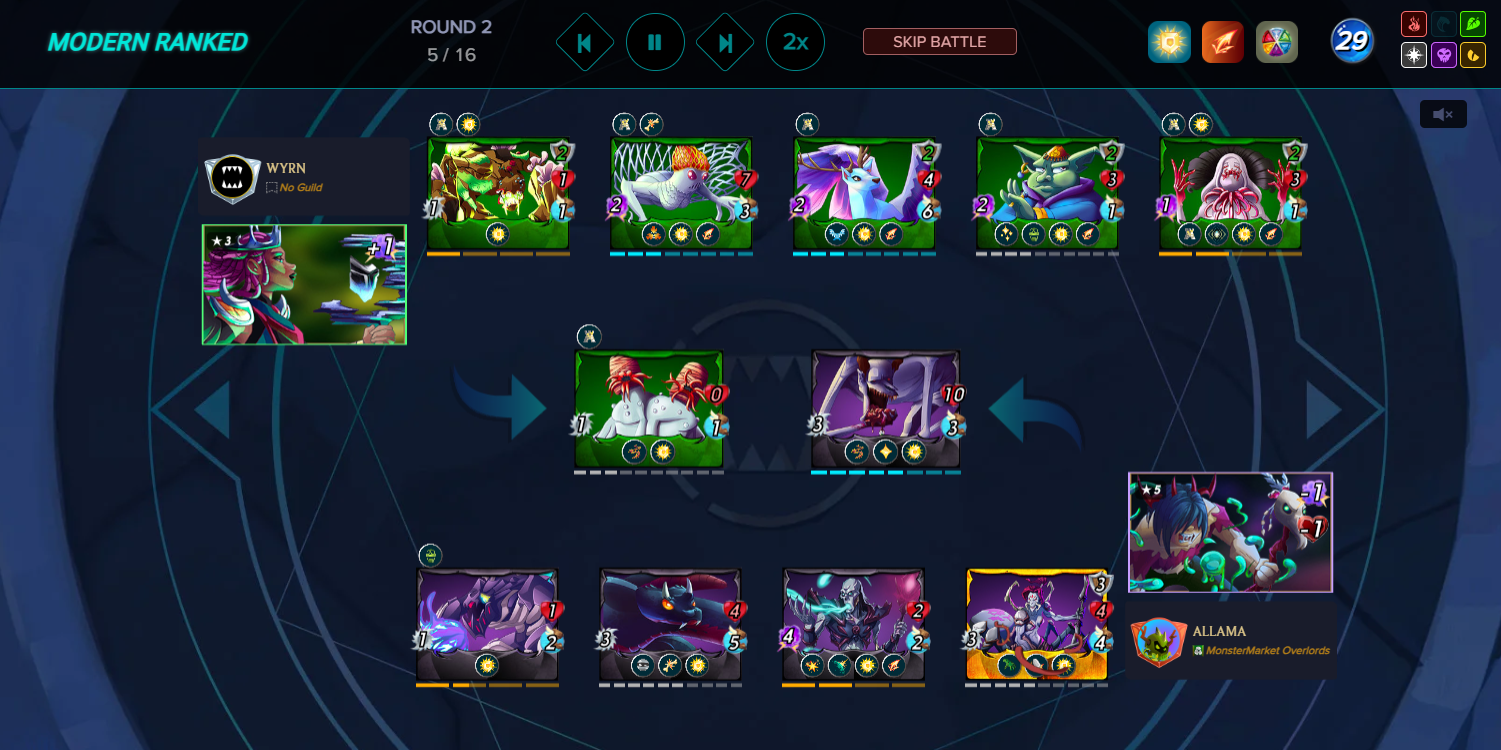Open the colorful element wheel ruleset icon
Screen dimensions: 1501x750
pyautogui.click(x=1277, y=42)
